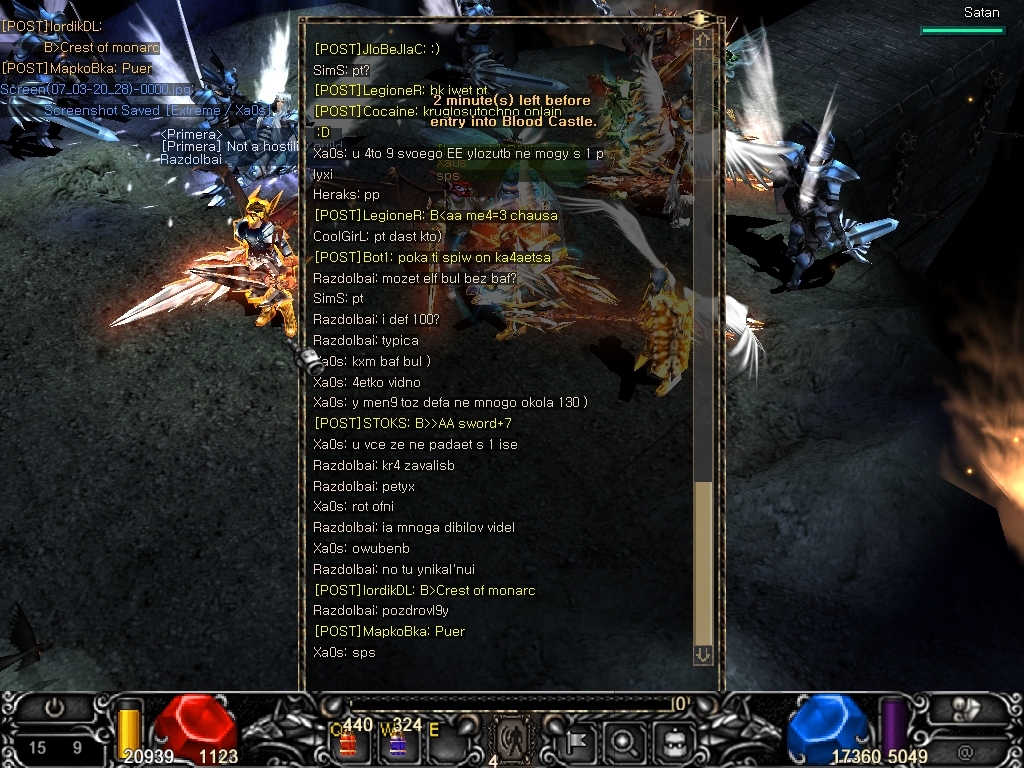Click the STOKS 'AA sword+7' post

[413, 423]
